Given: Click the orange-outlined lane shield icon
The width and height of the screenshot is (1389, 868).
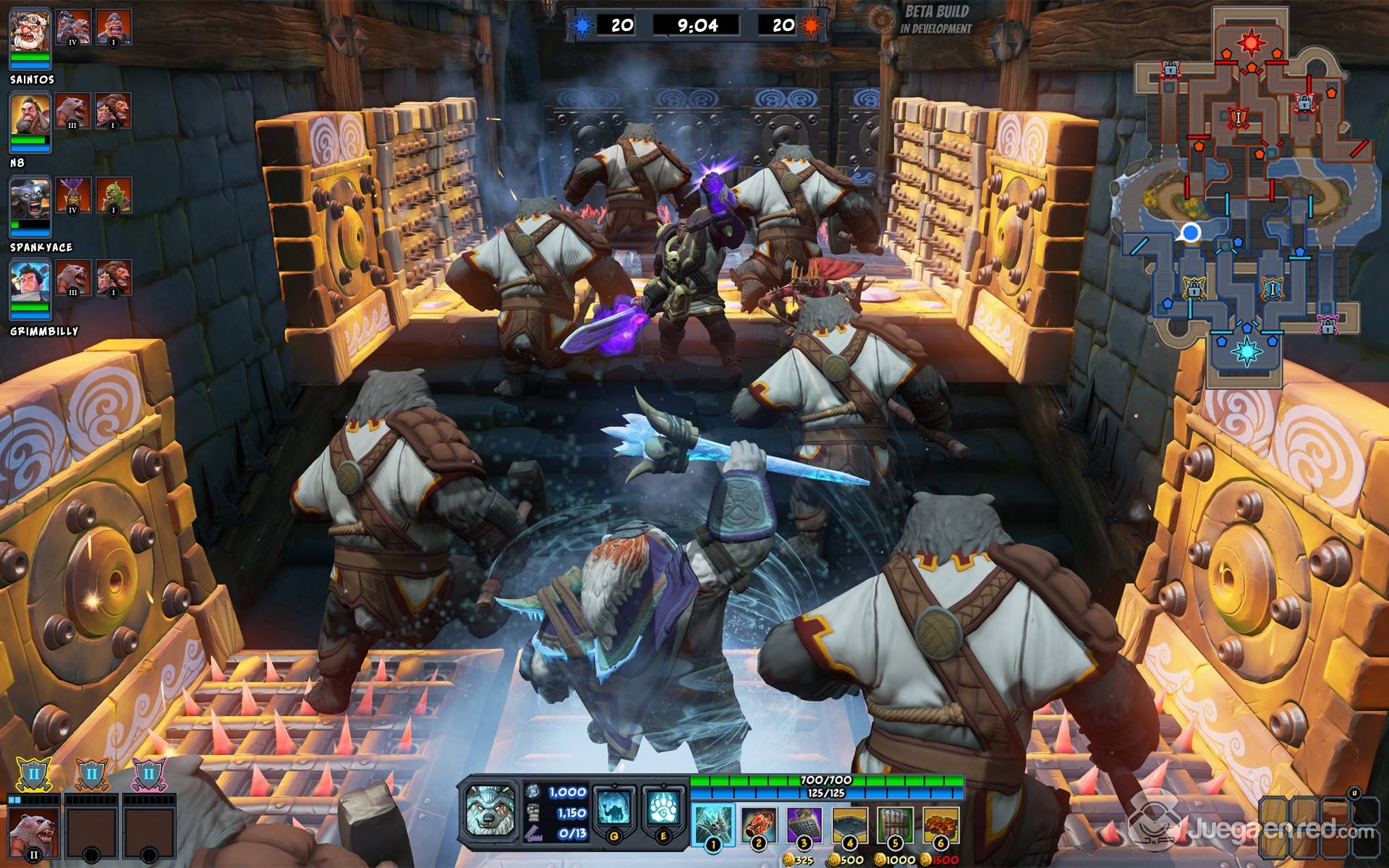Looking at the screenshot, I should tap(91, 775).
